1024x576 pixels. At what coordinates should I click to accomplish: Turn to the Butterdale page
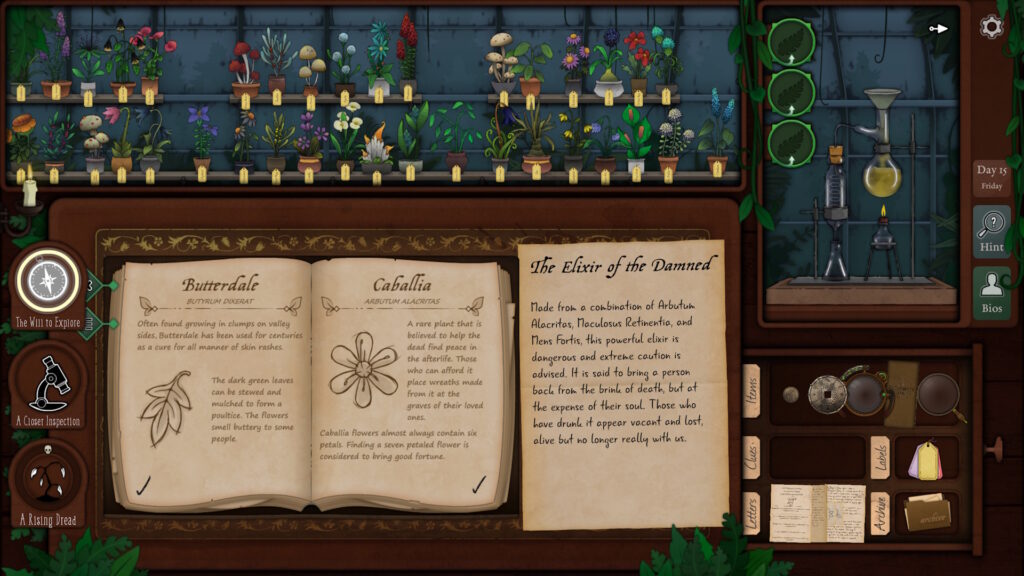point(214,385)
